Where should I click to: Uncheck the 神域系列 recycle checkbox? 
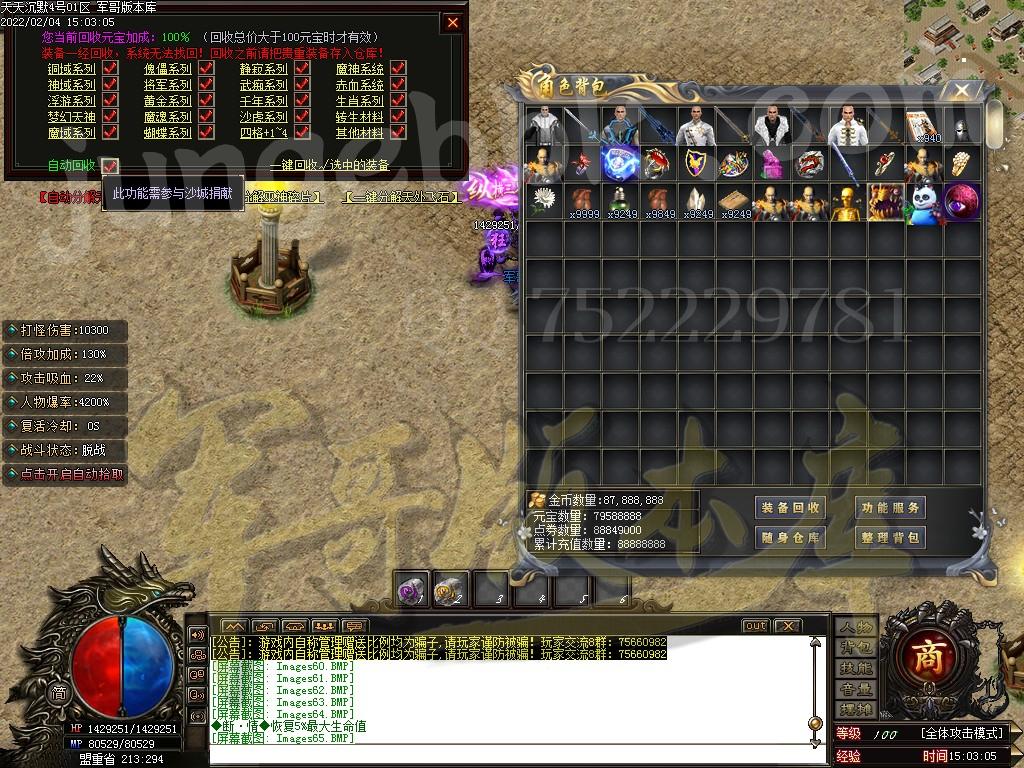[110, 85]
